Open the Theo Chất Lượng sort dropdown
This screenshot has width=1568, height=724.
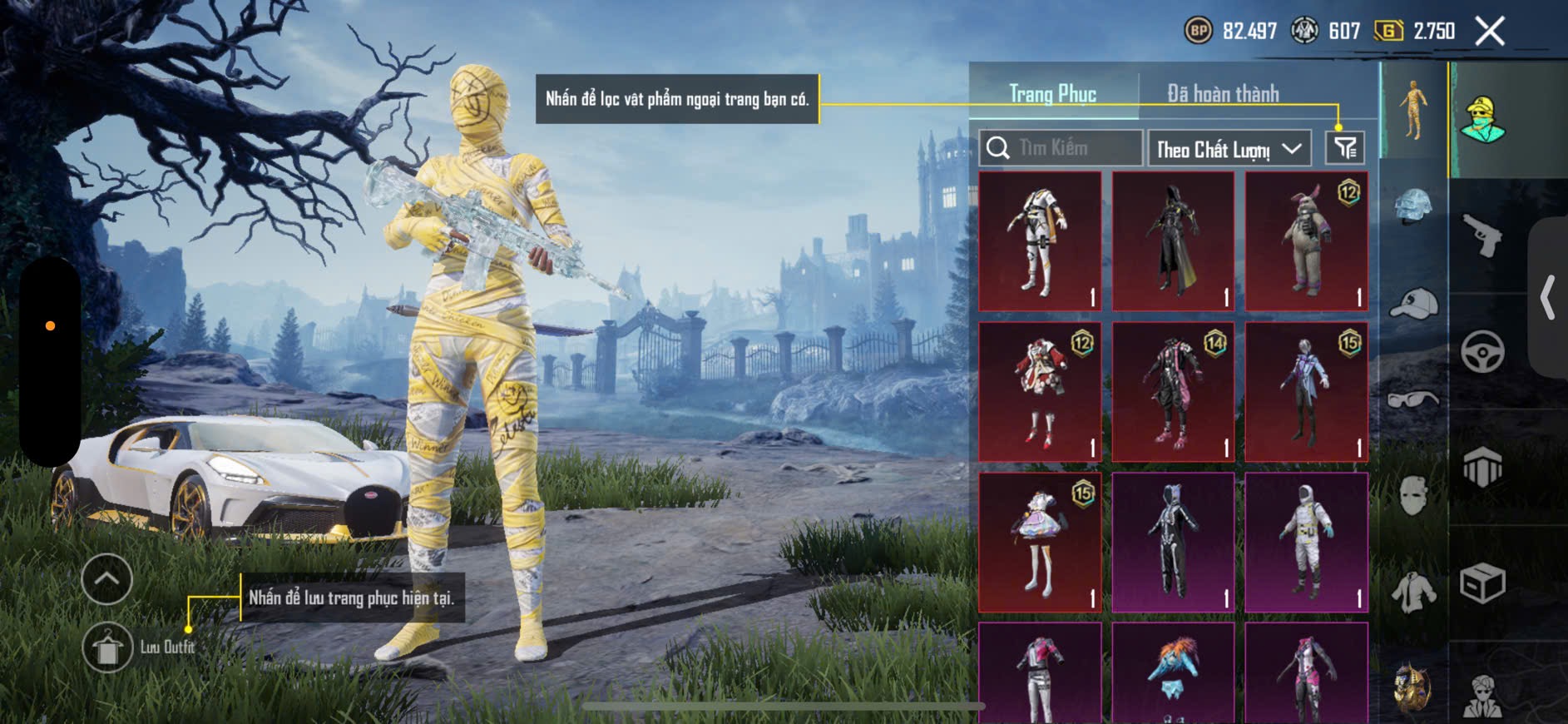(x=1229, y=149)
